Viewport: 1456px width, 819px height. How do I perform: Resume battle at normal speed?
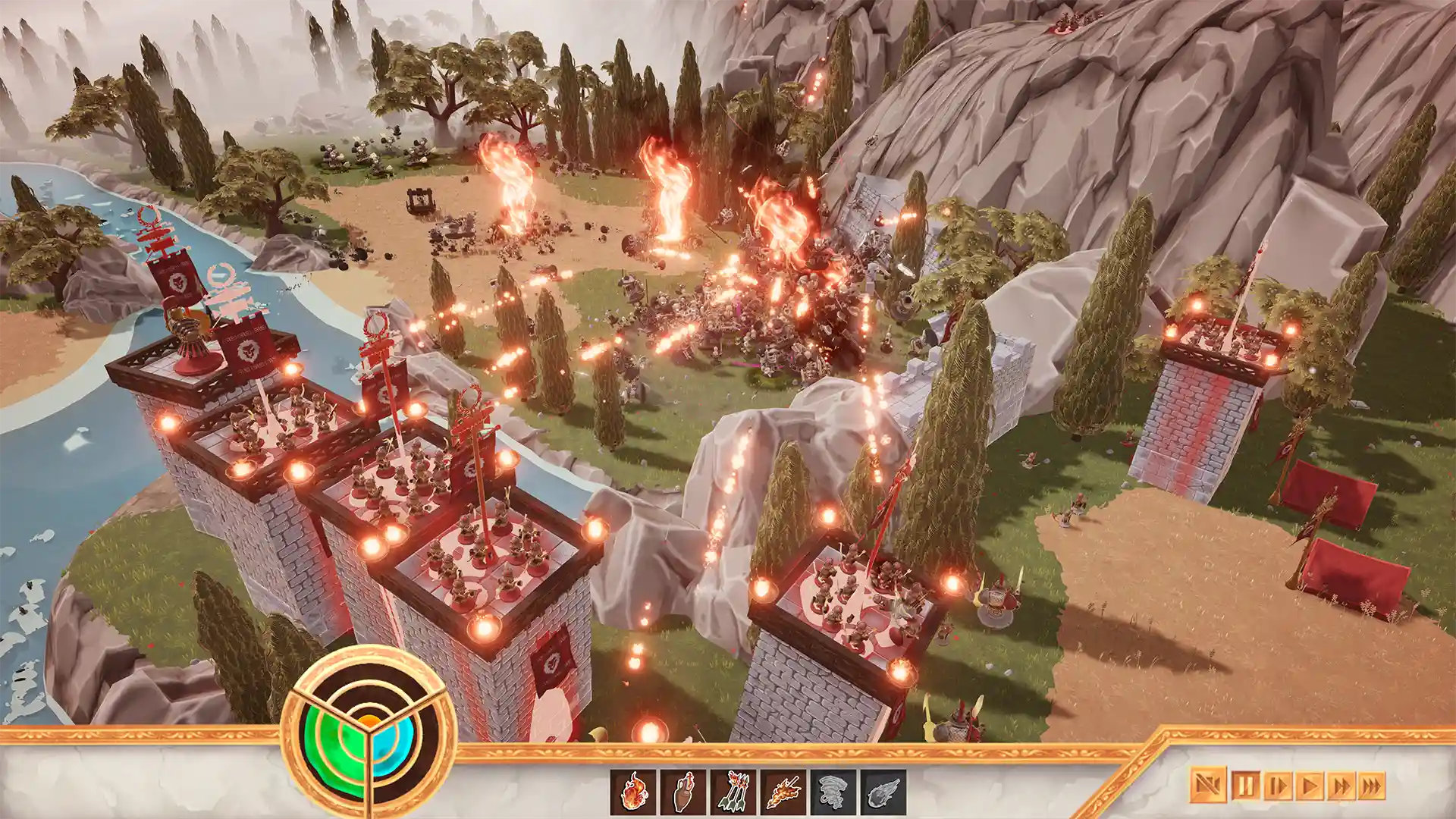(1310, 786)
